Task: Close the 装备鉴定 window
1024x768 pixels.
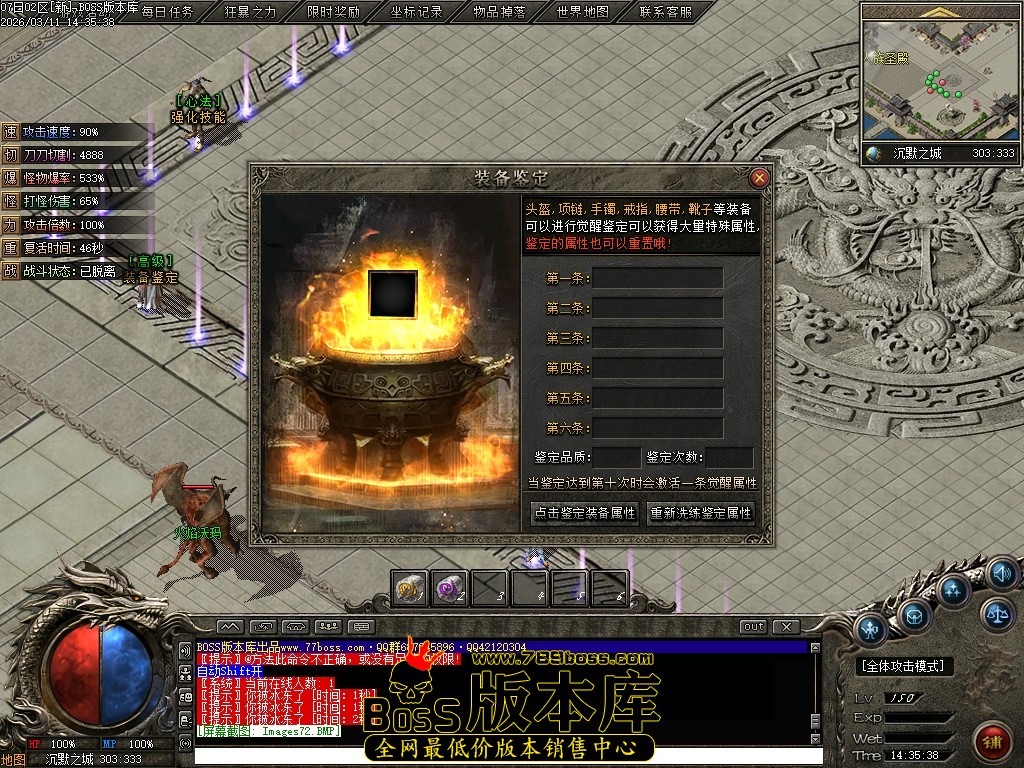Action: pyautogui.click(x=759, y=178)
